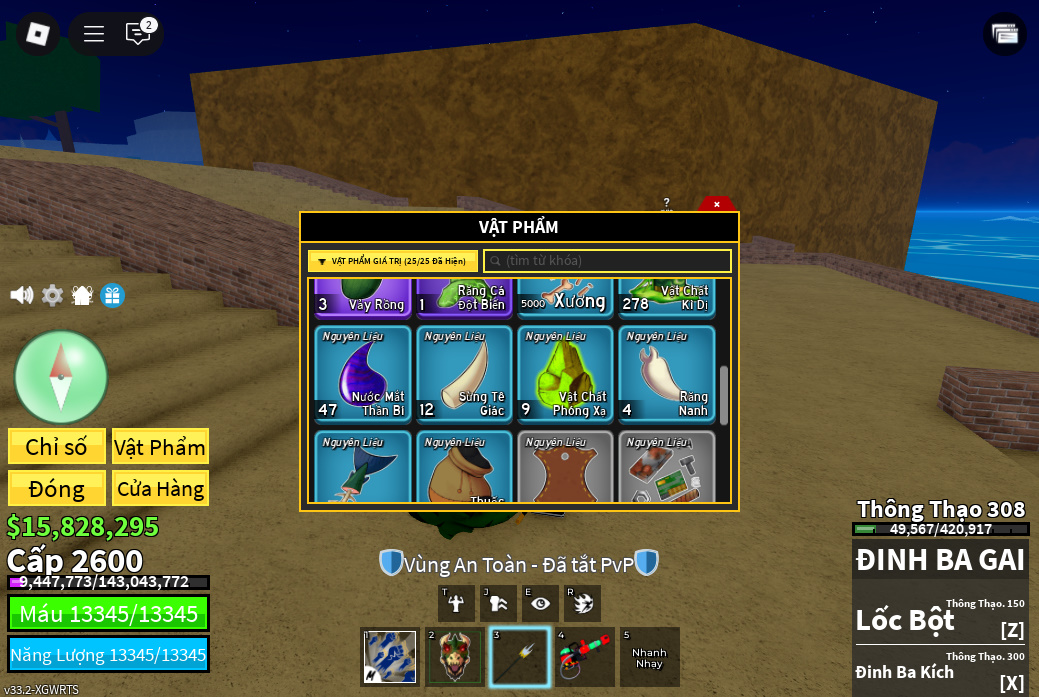Select the dragon head hotbar slot

455,657
